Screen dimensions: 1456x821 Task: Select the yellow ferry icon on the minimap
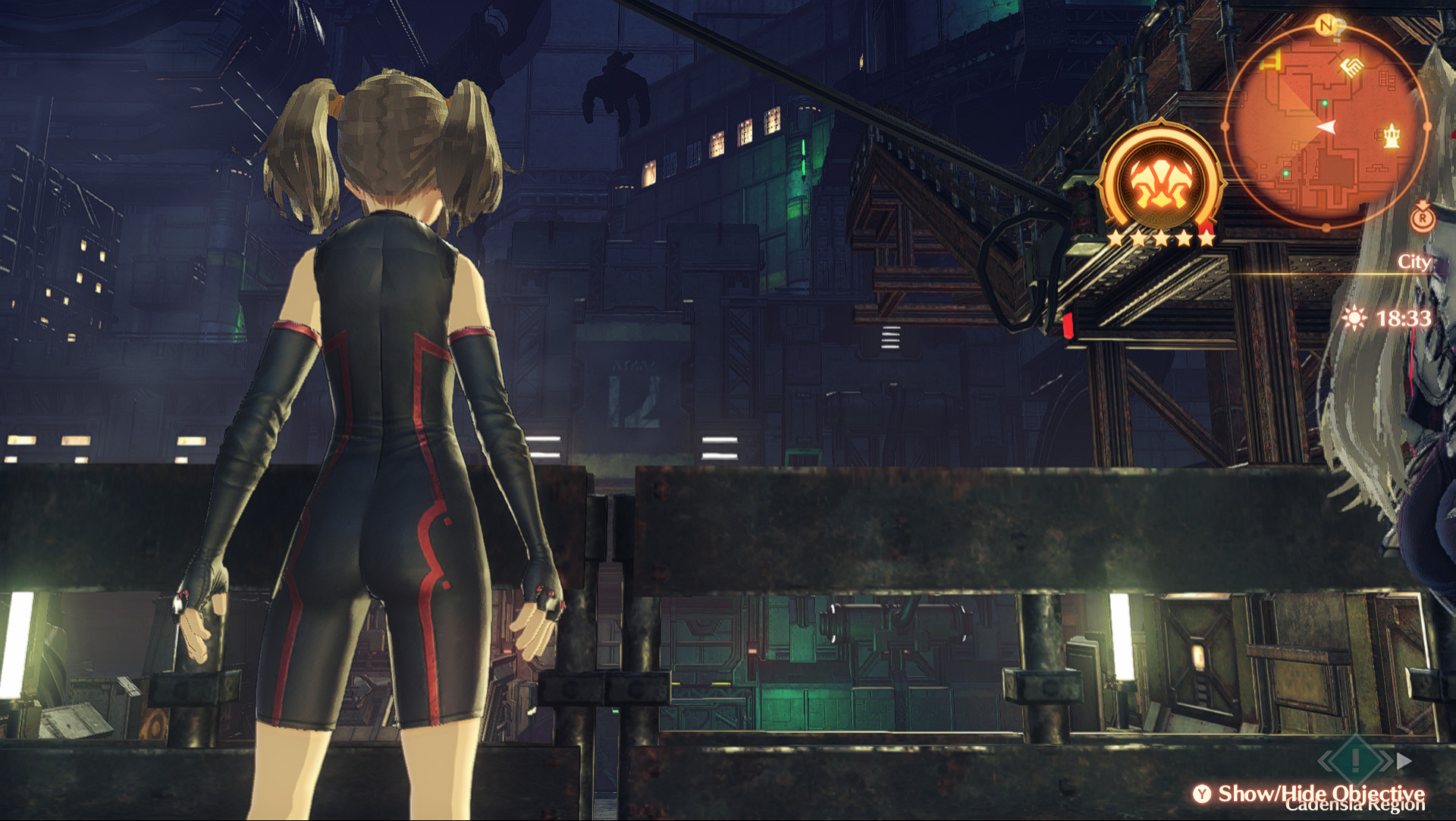tap(1270, 59)
